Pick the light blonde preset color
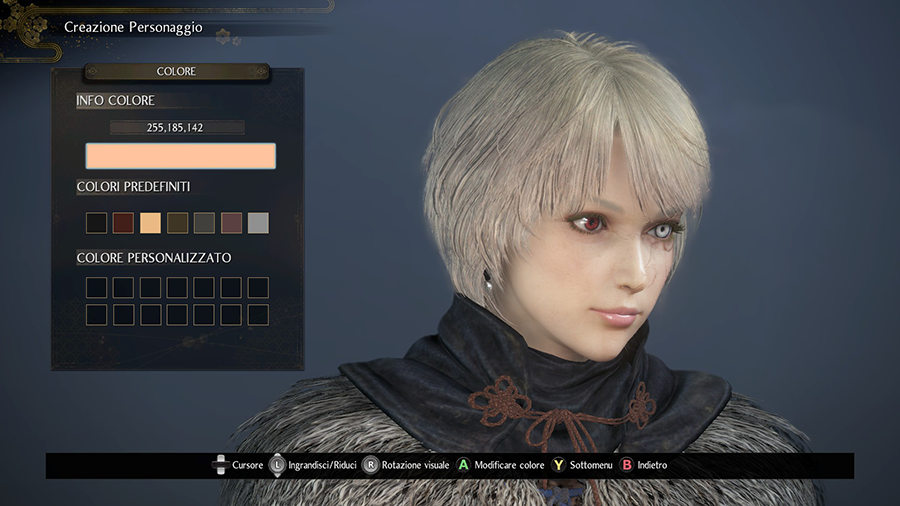Screen dimensions: 900x506 [150, 223]
